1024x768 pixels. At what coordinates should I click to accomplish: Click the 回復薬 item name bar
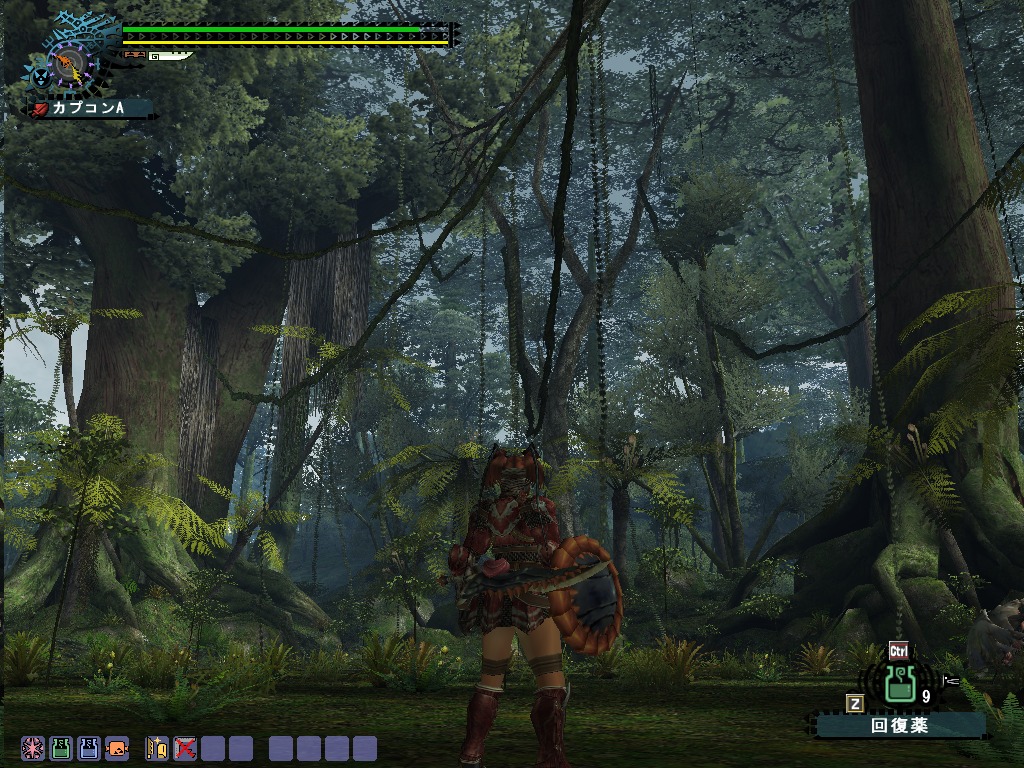(x=900, y=726)
